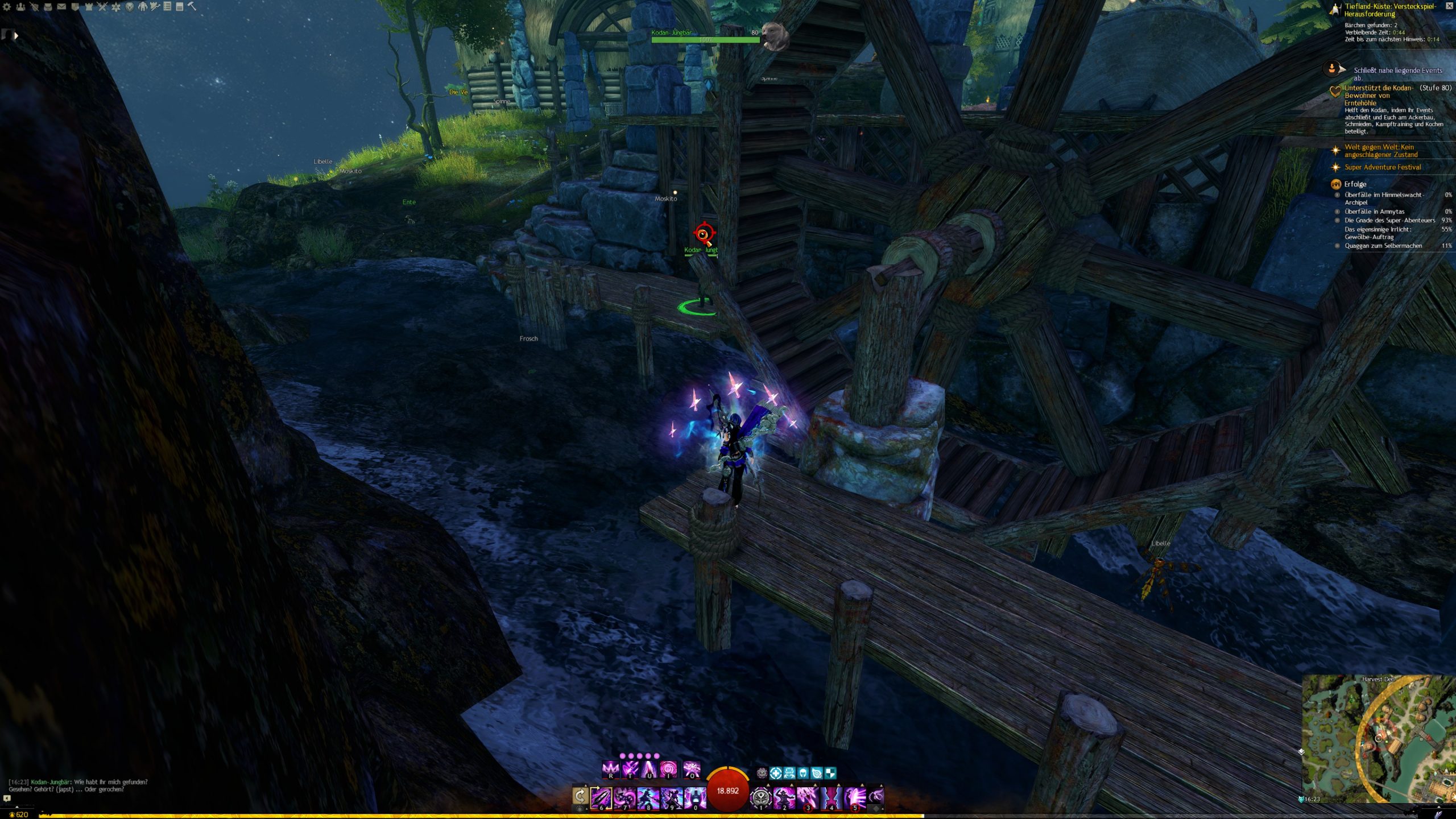
Task: Select the Super Adventure Festival entry
Action: [1382, 167]
